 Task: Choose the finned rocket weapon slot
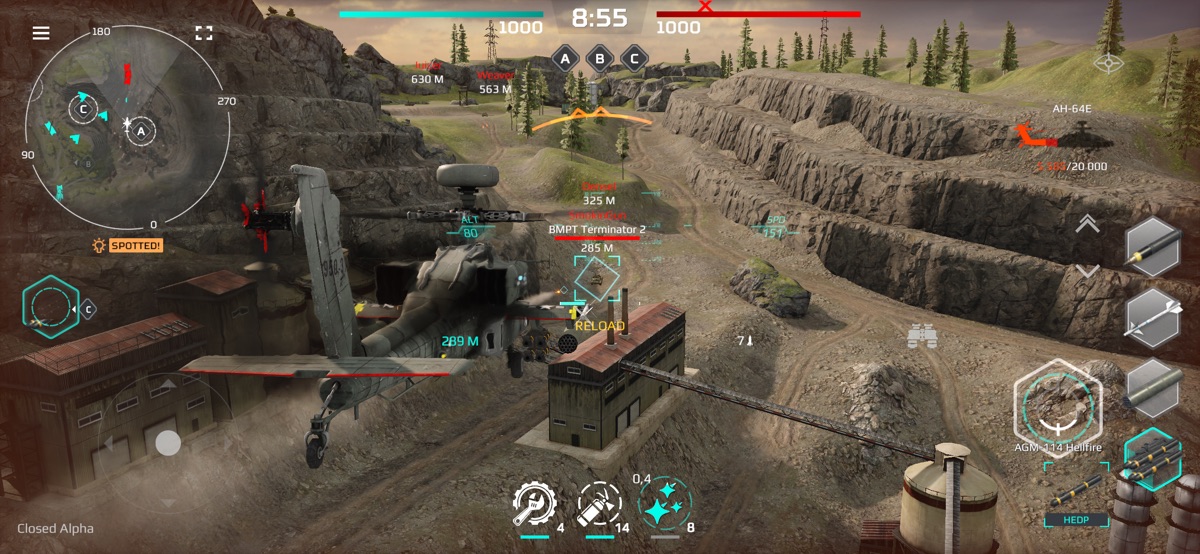(x=1153, y=317)
